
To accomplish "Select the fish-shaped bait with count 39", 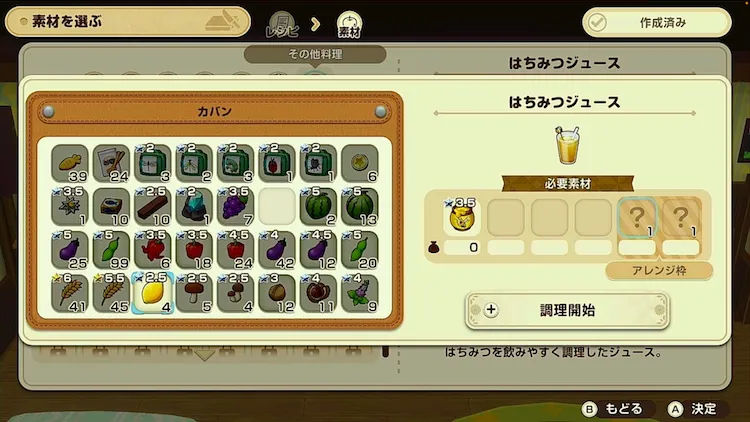I will (x=71, y=163).
